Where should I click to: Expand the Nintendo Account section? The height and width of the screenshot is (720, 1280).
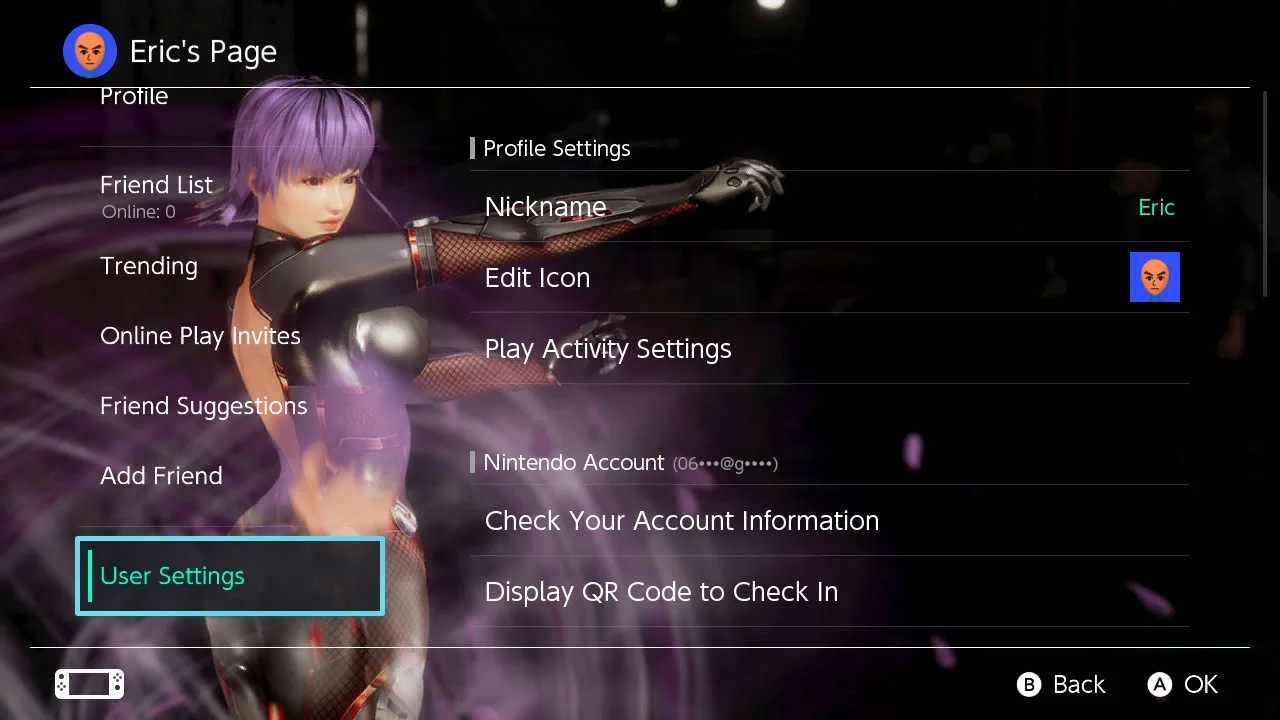click(x=574, y=462)
